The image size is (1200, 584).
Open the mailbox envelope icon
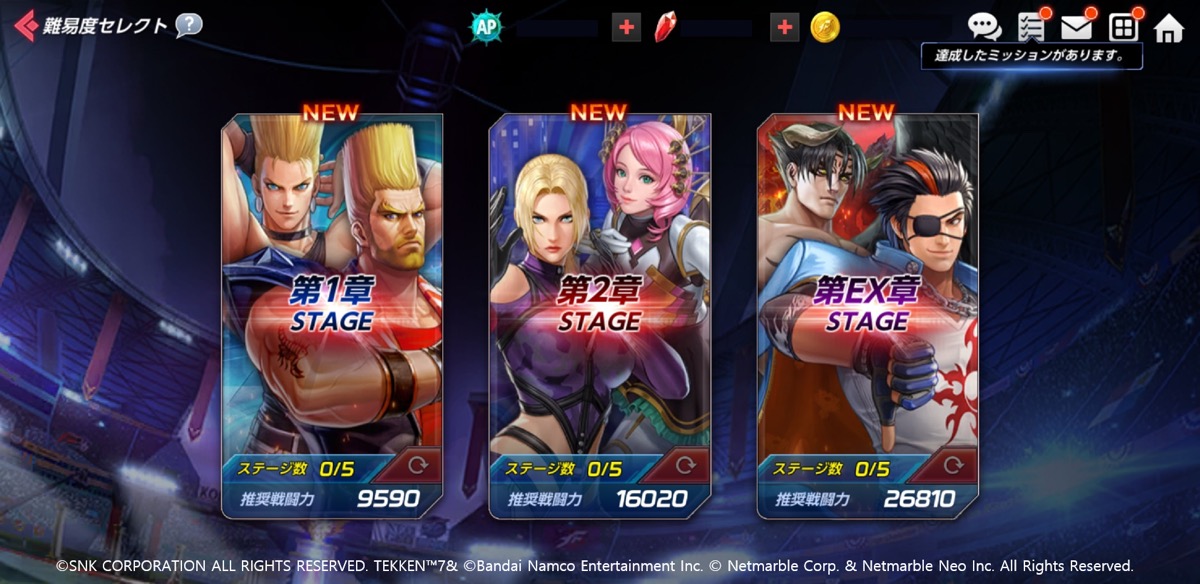[1077, 27]
